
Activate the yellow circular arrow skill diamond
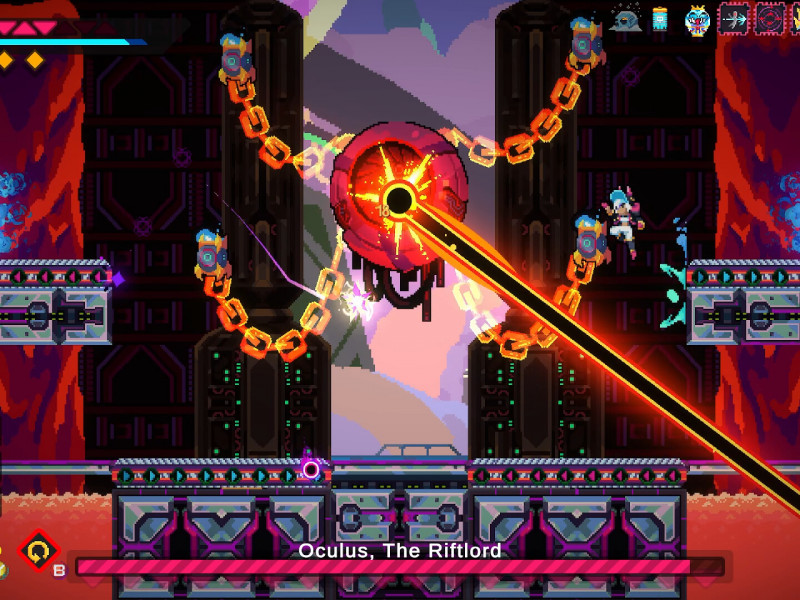40,551
